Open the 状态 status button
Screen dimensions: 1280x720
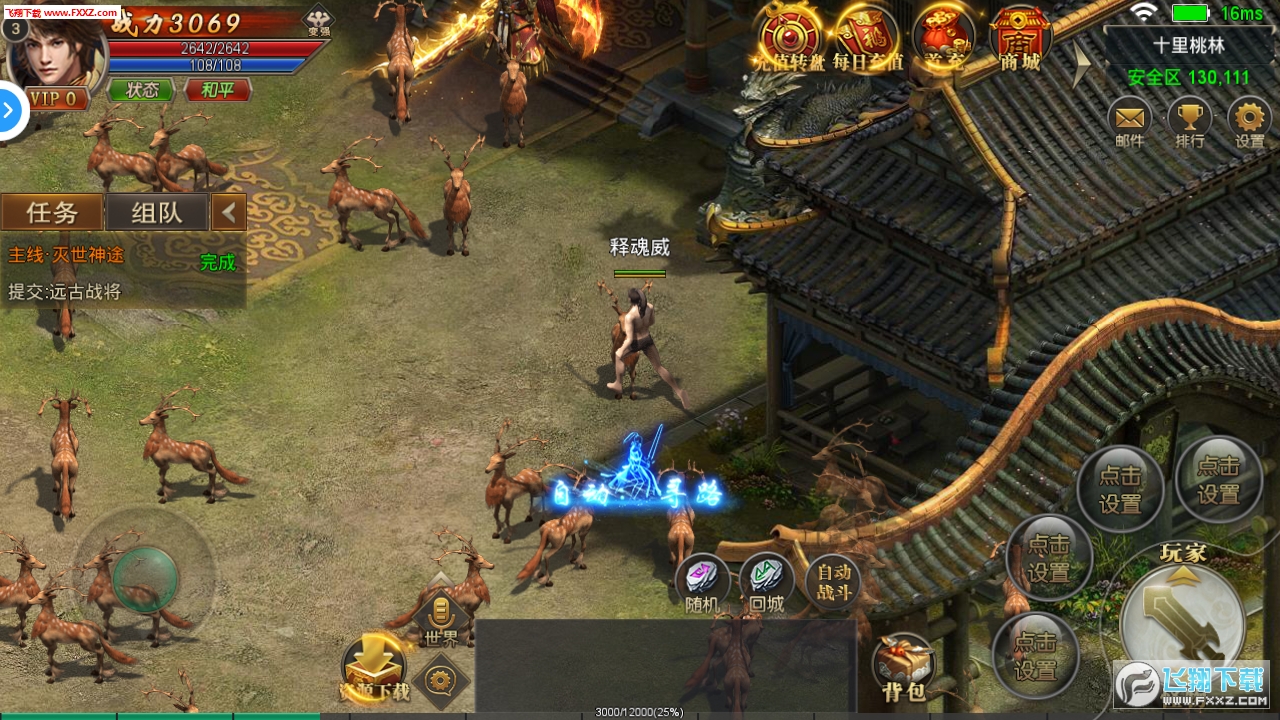[141, 90]
